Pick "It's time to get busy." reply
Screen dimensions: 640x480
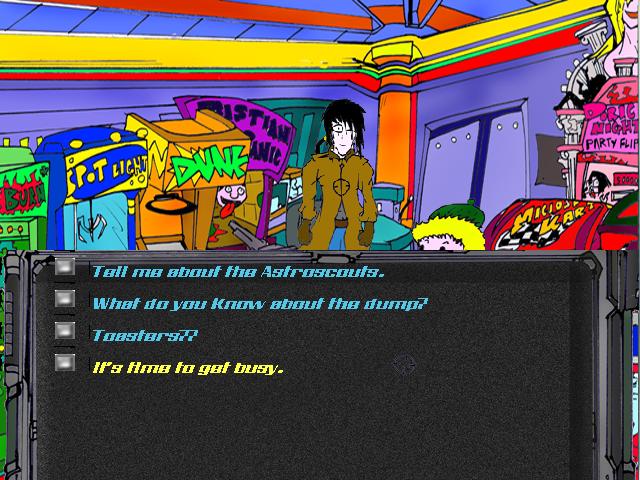[x=188, y=367]
